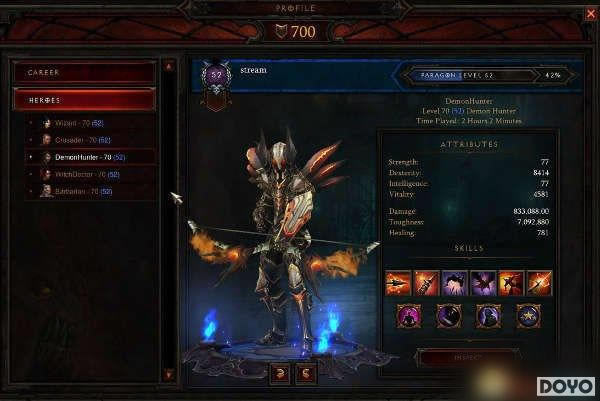The image size is (600, 401).
Task: Rotate hero model with the left rotate button
Action: pos(281,371)
